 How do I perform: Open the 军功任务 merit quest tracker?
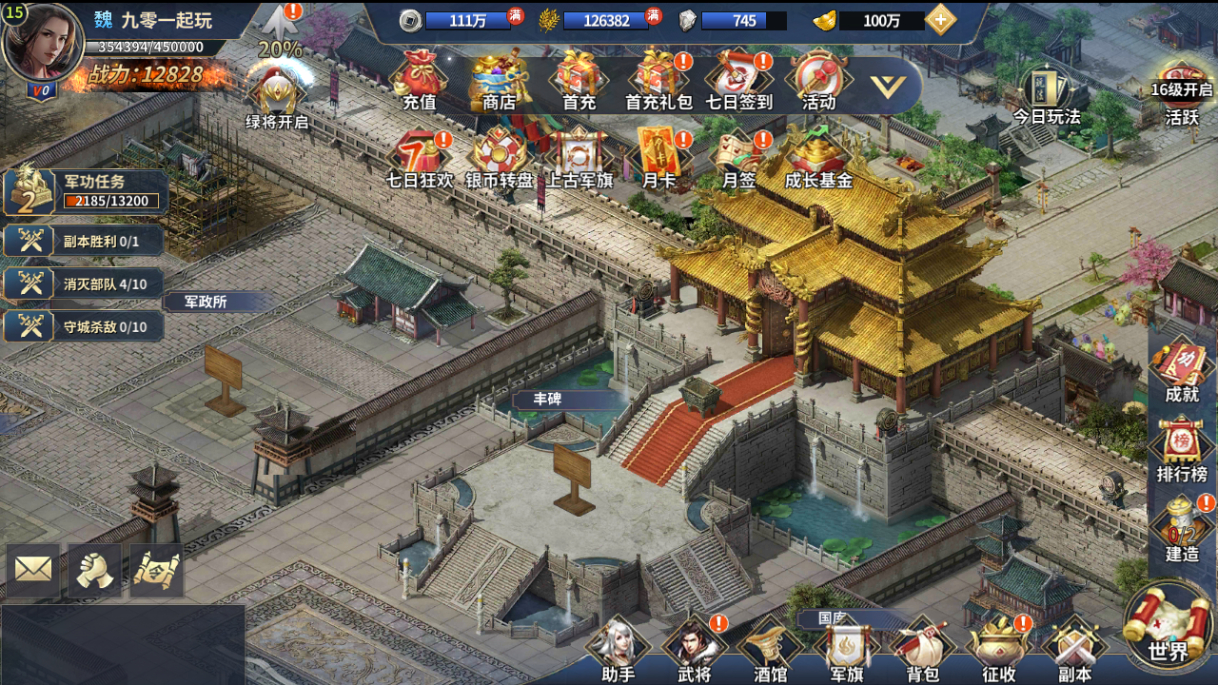tap(85, 192)
